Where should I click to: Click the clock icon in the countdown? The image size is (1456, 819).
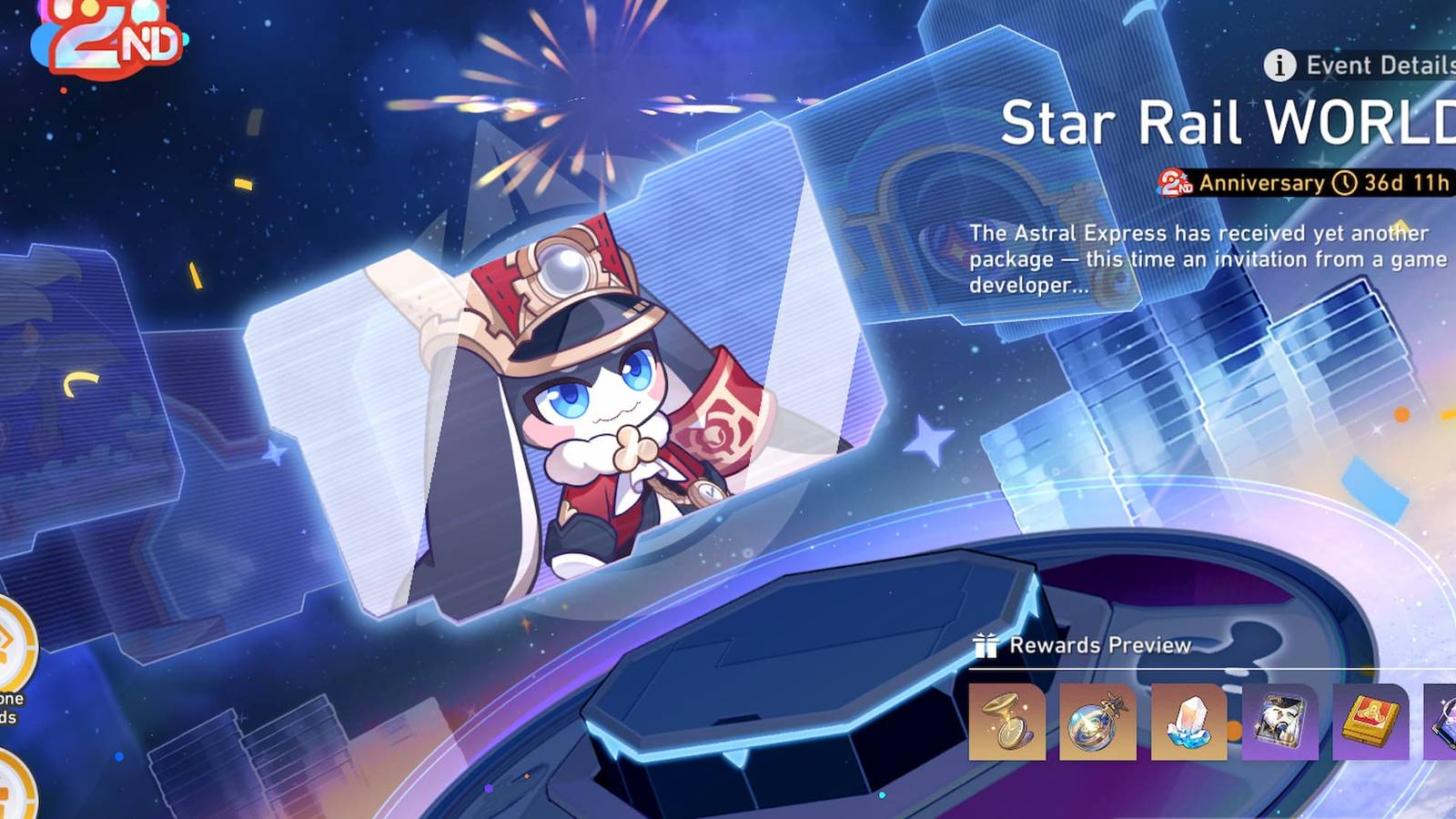(x=1344, y=182)
